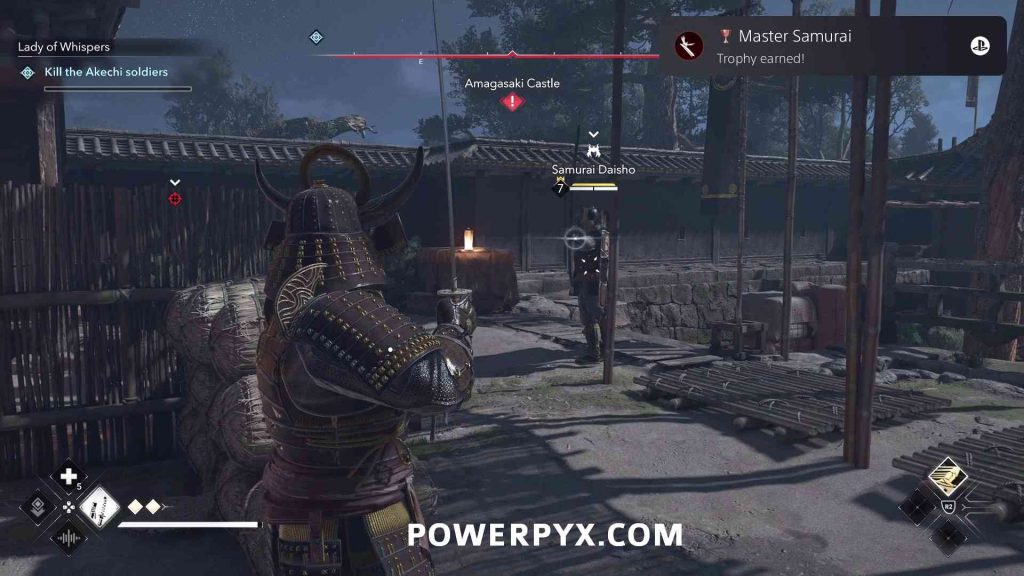Image resolution: width=1024 pixels, height=576 pixels.
Task: Click the Amagasaki Castle red alert marker
Action: [x=512, y=101]
